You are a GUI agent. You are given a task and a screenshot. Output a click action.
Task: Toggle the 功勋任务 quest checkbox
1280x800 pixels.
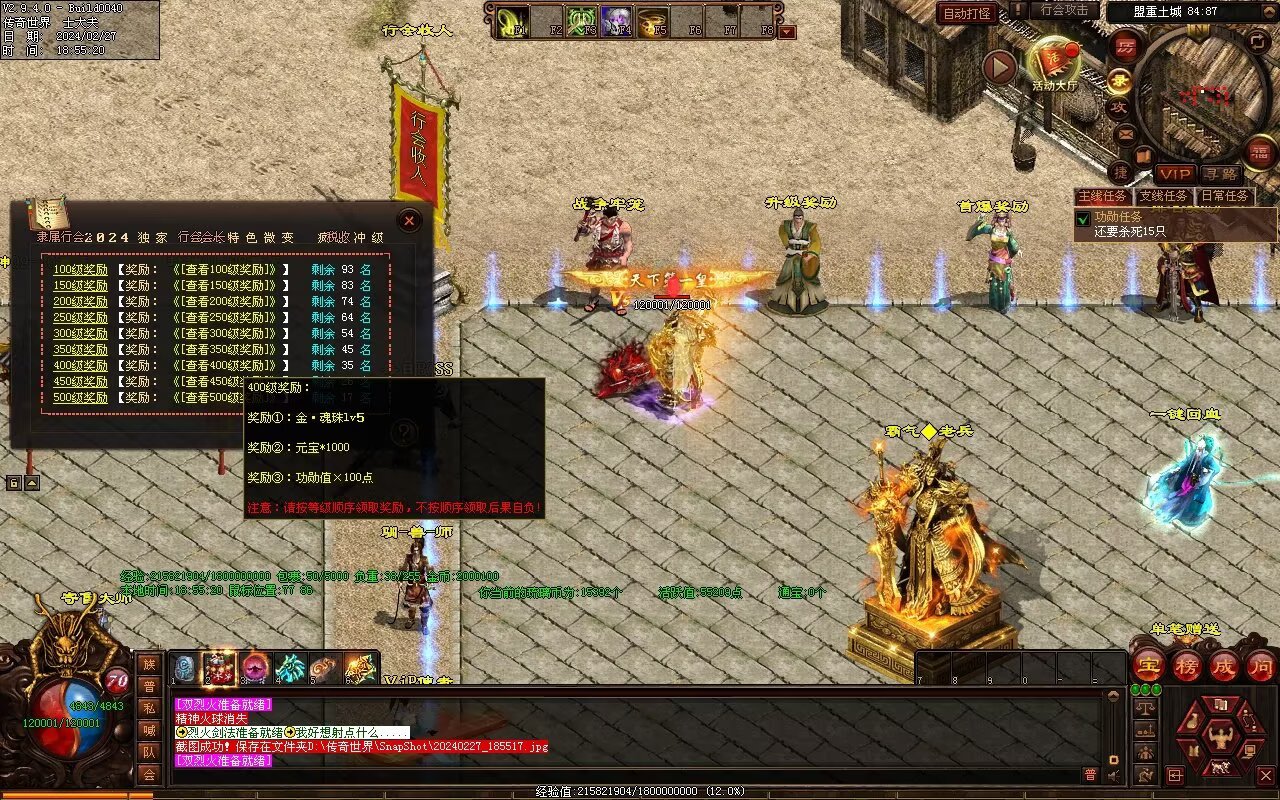coord(1082,217)
